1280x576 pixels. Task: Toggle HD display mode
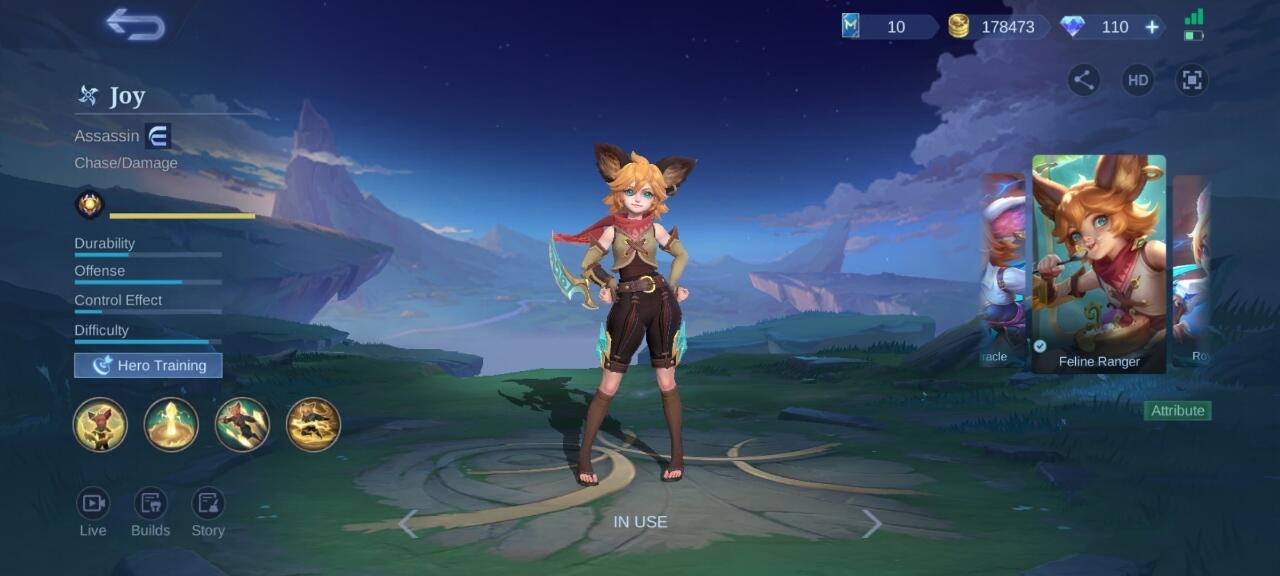tap(1137, 80)
